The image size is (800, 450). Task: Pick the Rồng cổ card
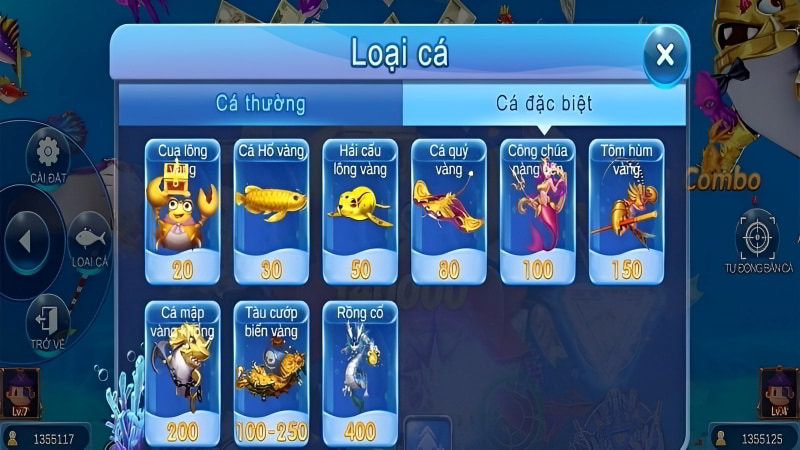coord(360,372)
